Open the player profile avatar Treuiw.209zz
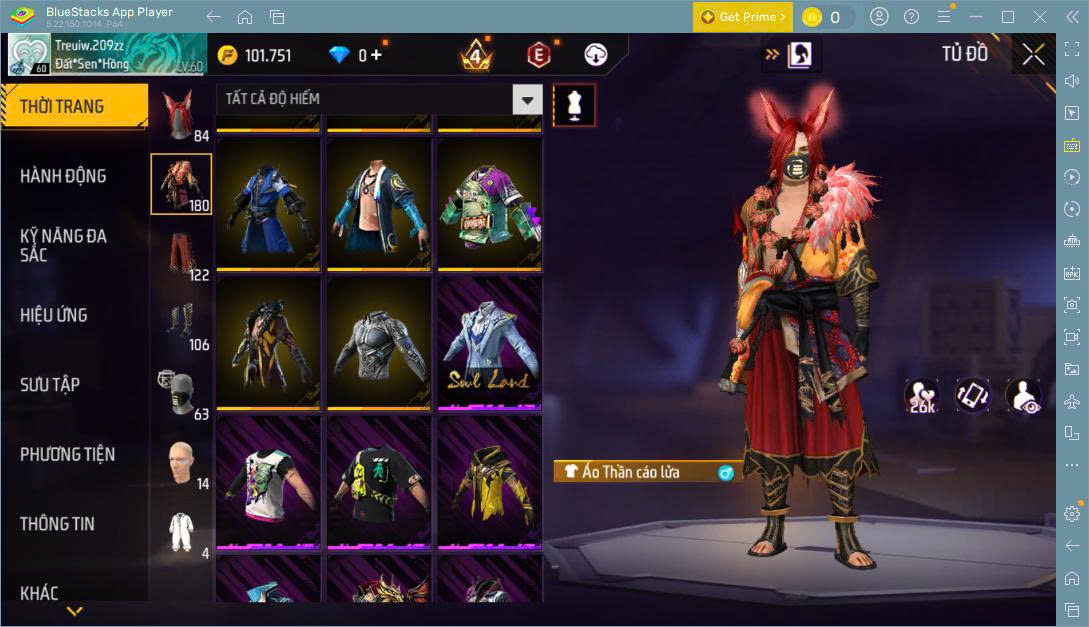1089x627 pixels. pos(29,54)
